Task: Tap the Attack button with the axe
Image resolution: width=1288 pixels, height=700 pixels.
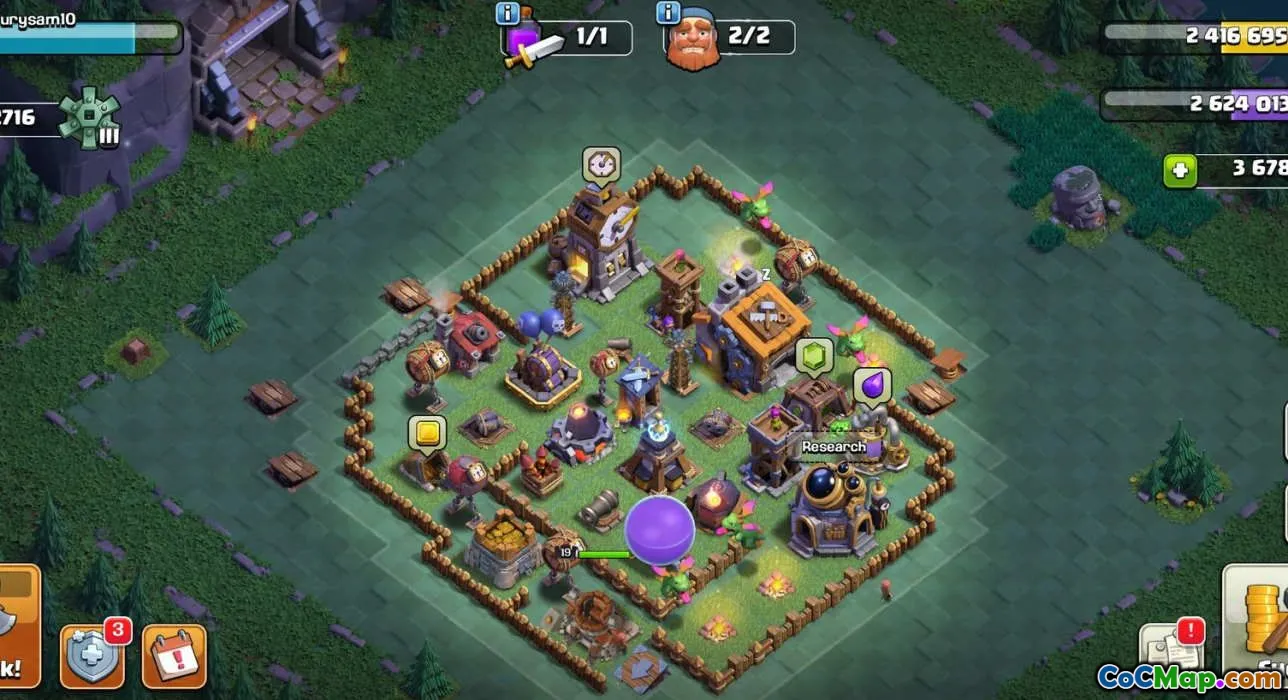Action: click(18, 627)
